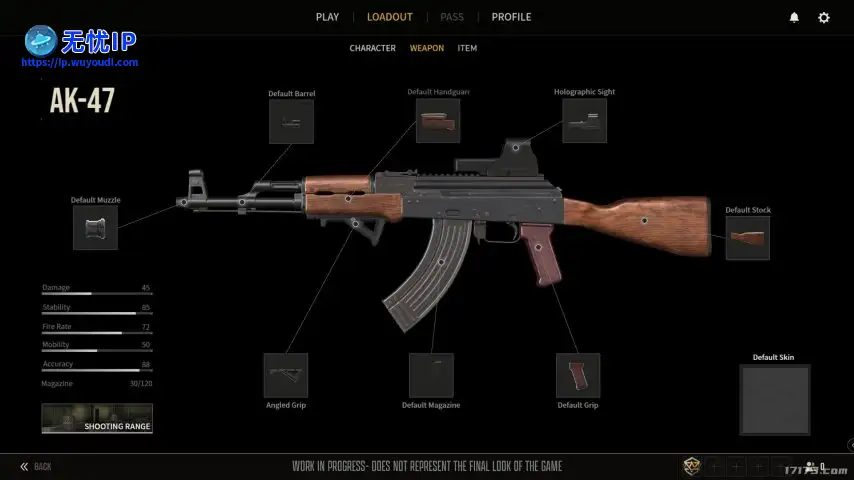Open the Default Skin tile
The image size is (854, 480).
click(x=774, y=399)
